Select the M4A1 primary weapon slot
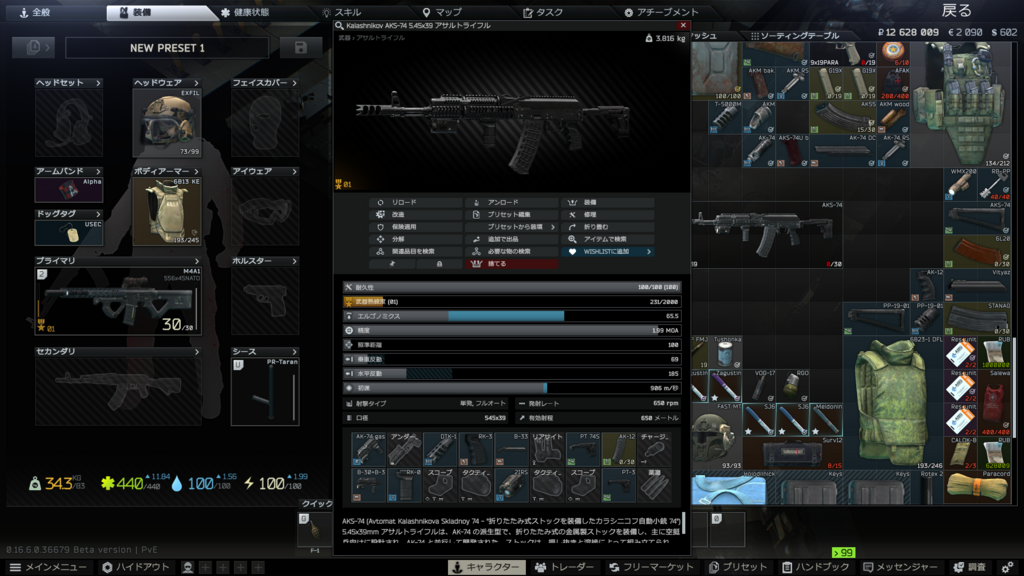1024x576 pixels. coord(118,301)
